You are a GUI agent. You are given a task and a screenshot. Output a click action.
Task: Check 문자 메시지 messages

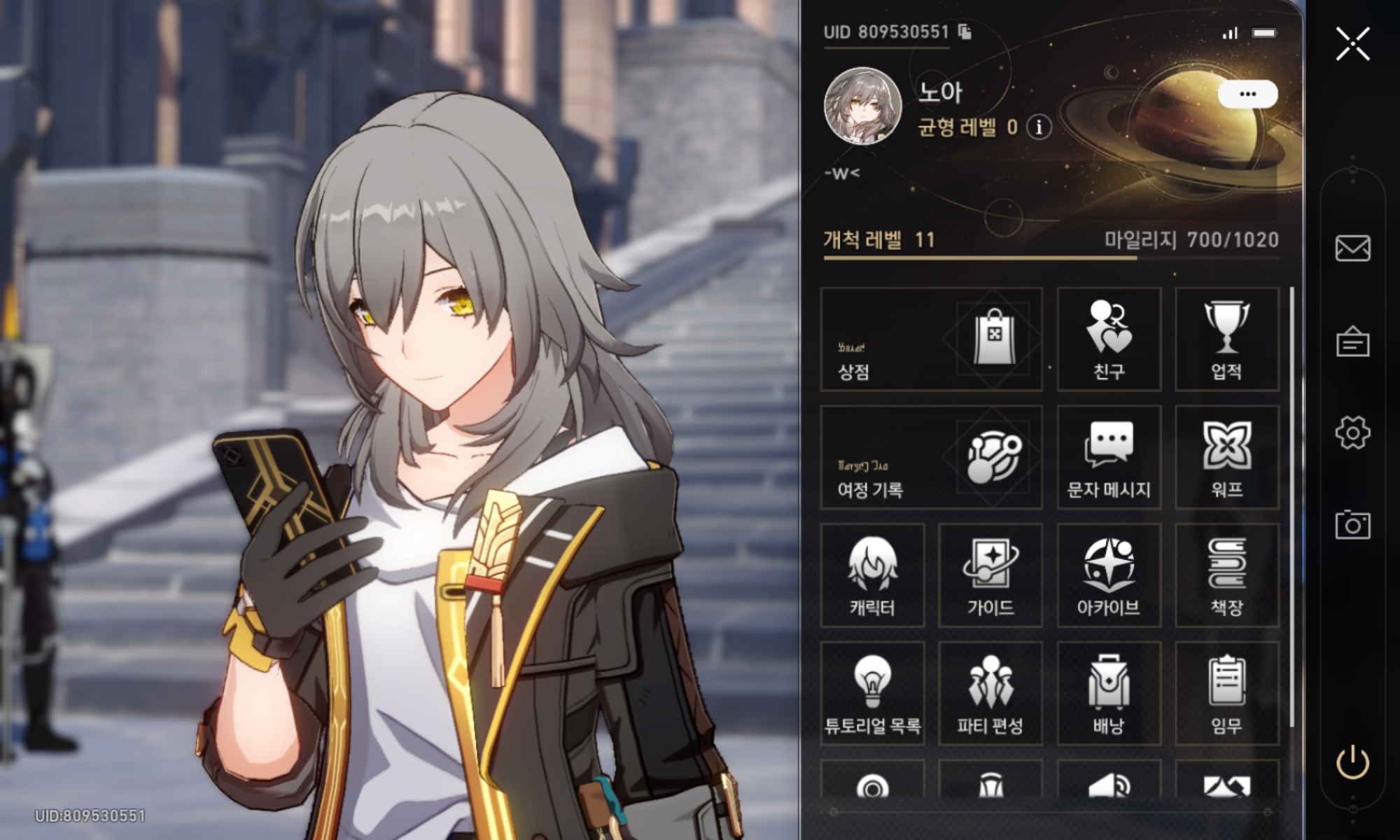[1109, 458]
